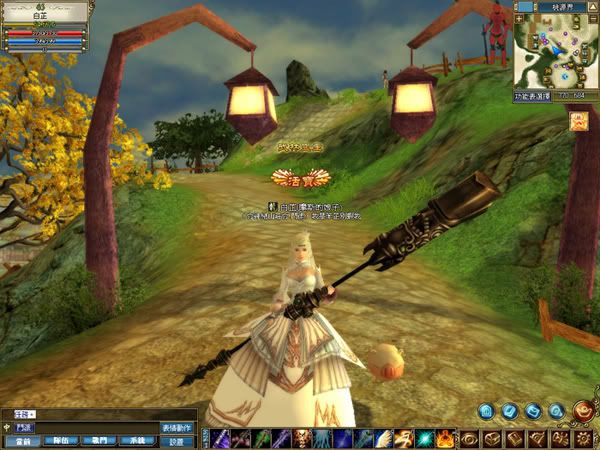The height and width of the screenshot is (450, 600).
Task: Use the white wing skill on the hotbar
Action: click(383, 438)
